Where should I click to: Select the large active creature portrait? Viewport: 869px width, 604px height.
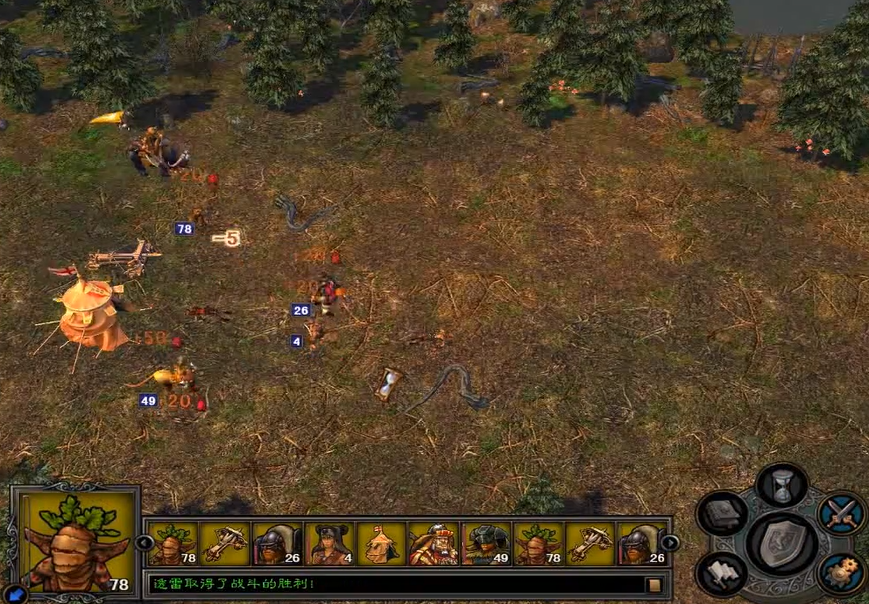click(75, 542)
